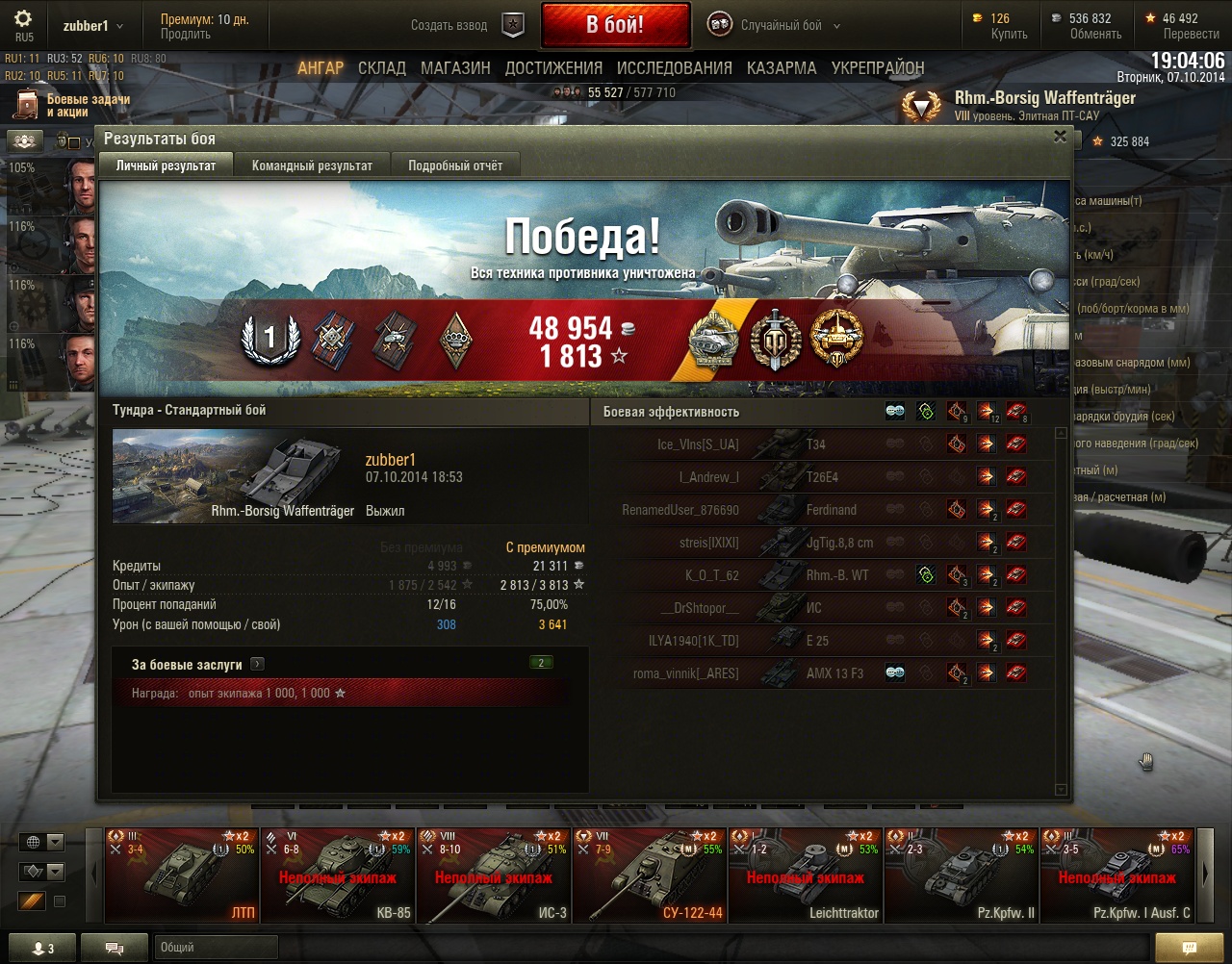Open the УКРЕПРАЙОН stronghold section
The width and height of the screenshot is (1232, 964).
click(x=877, y=68)
